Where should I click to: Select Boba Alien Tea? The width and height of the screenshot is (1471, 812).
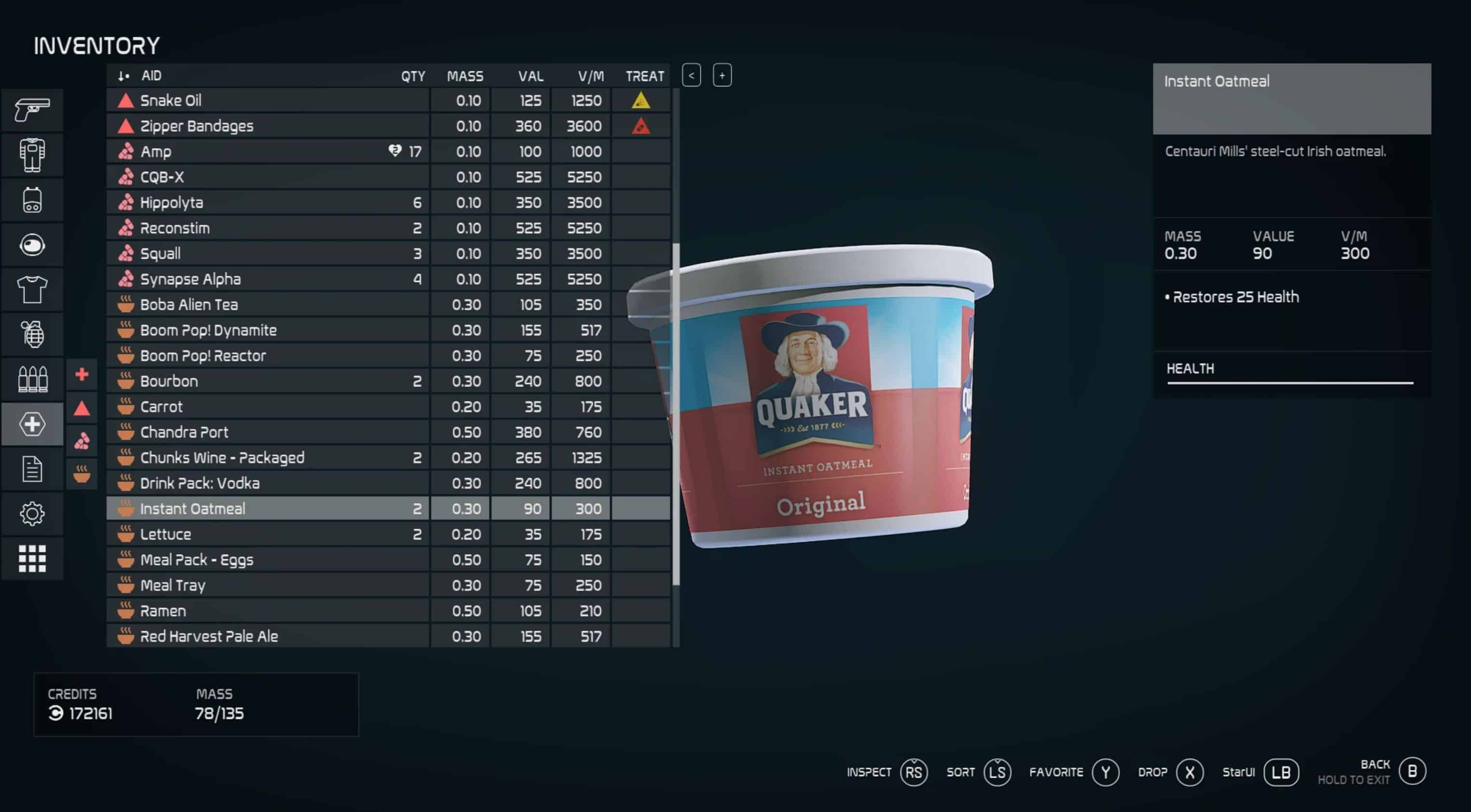267,304
